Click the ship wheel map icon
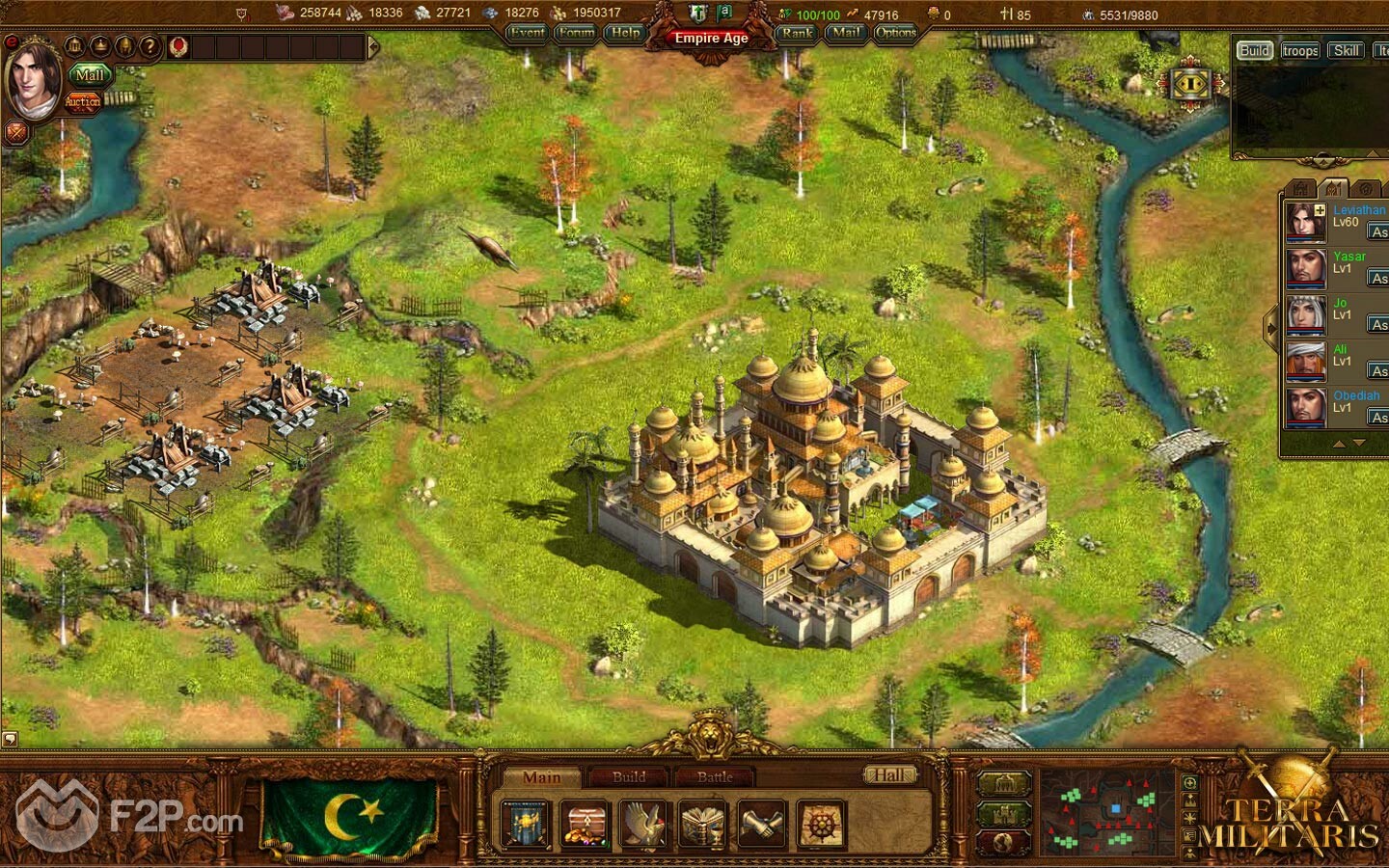Screen dimensions: 1389x868 (821, 826)
